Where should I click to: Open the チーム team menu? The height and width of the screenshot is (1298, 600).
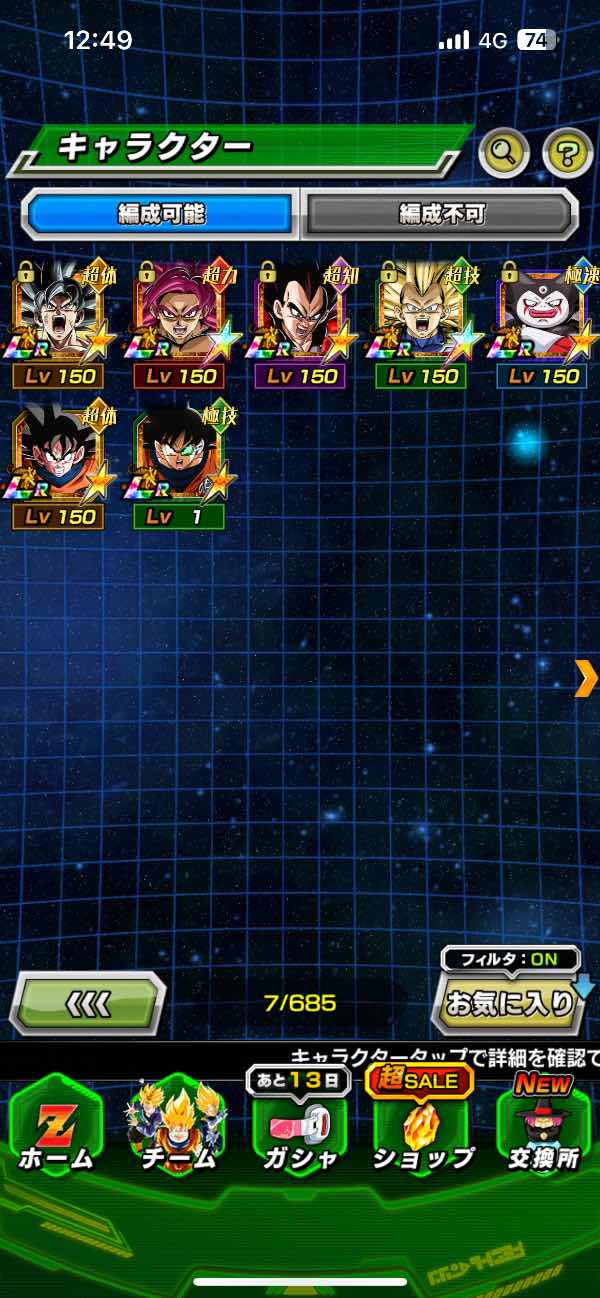tap(178, 1128)
